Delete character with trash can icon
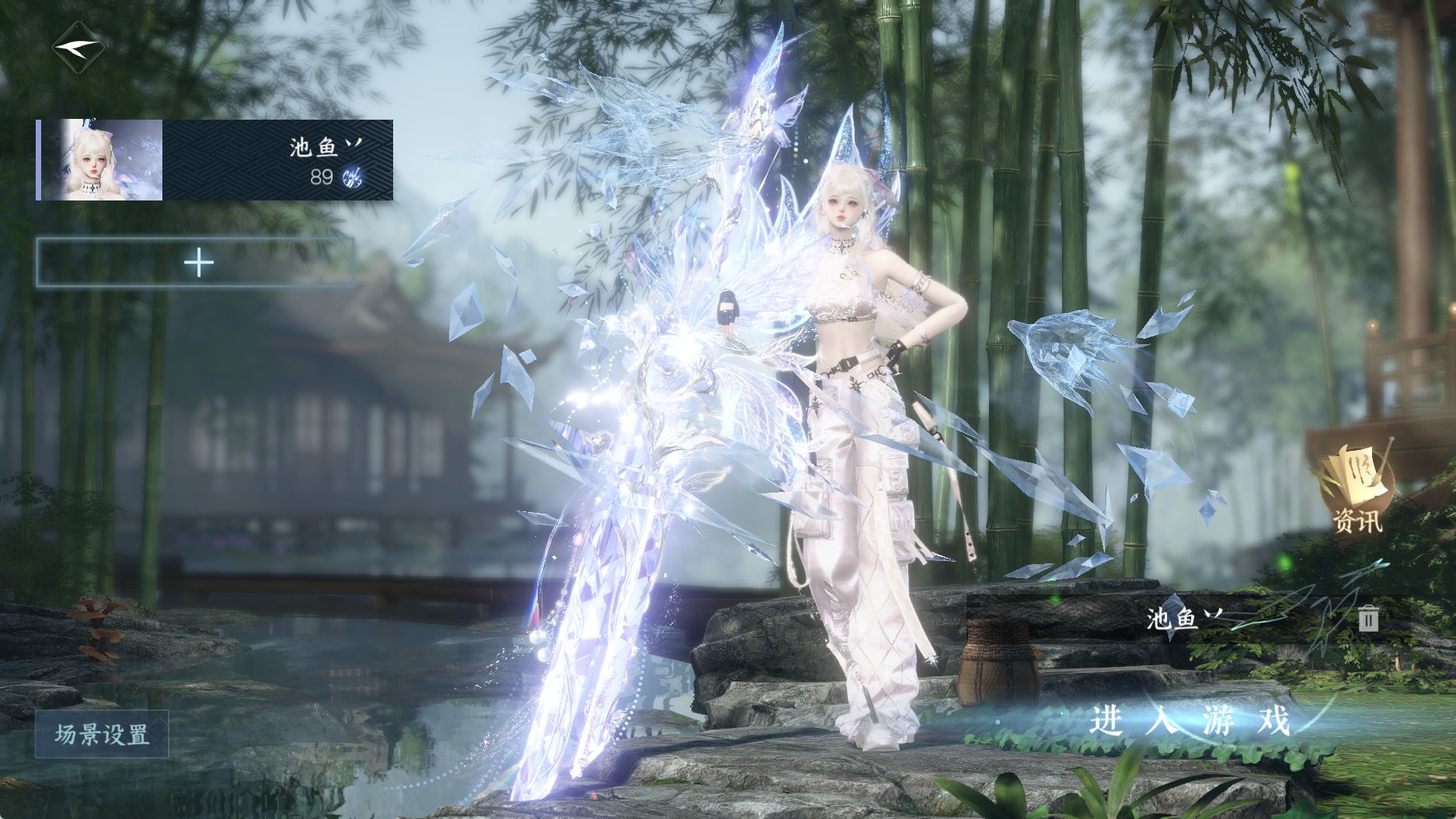This screenshot has width=1456, height=819. (x=1368, y=619)
